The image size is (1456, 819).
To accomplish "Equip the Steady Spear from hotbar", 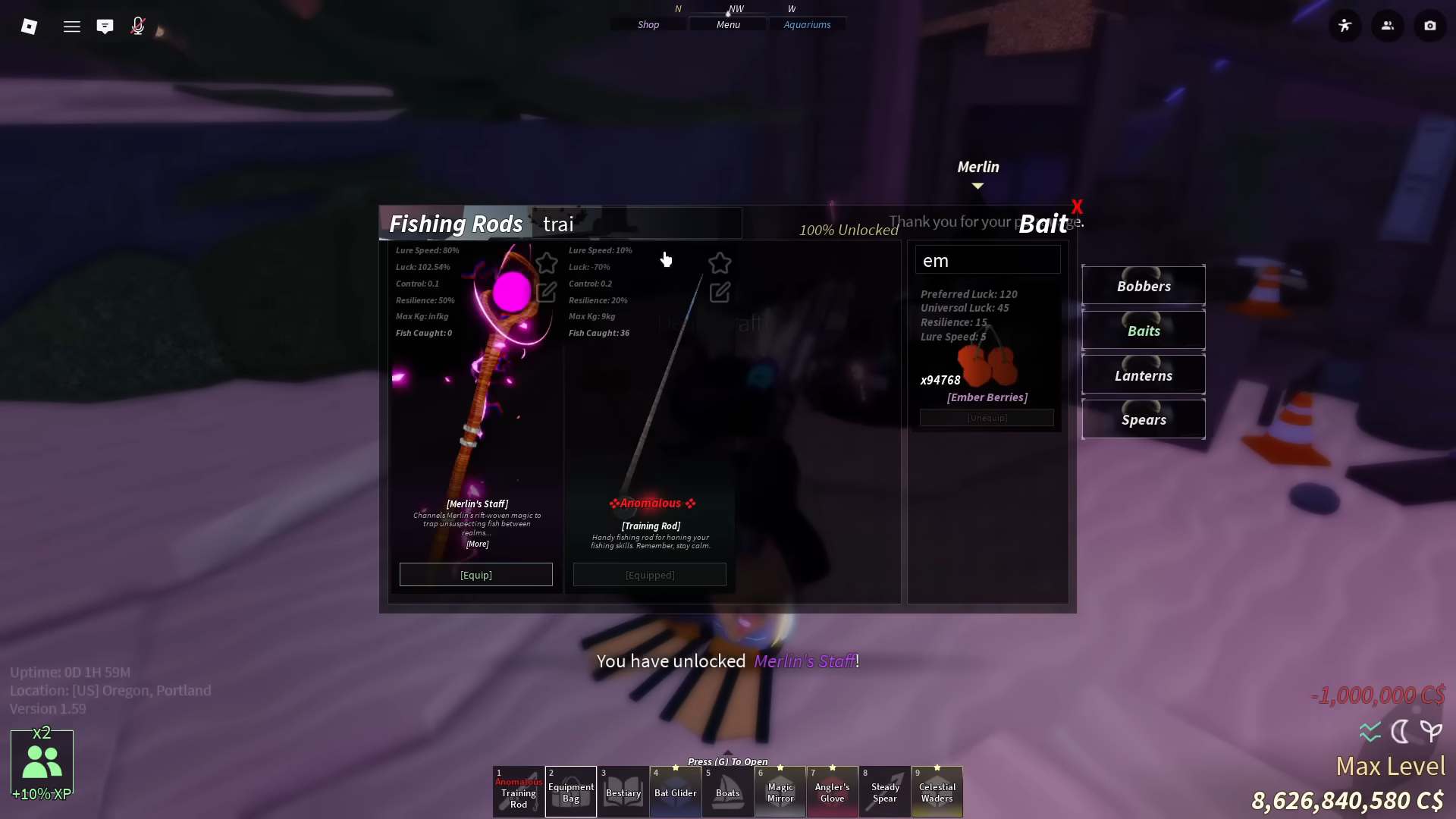I will pyautogui.click(x=885, y=792).
